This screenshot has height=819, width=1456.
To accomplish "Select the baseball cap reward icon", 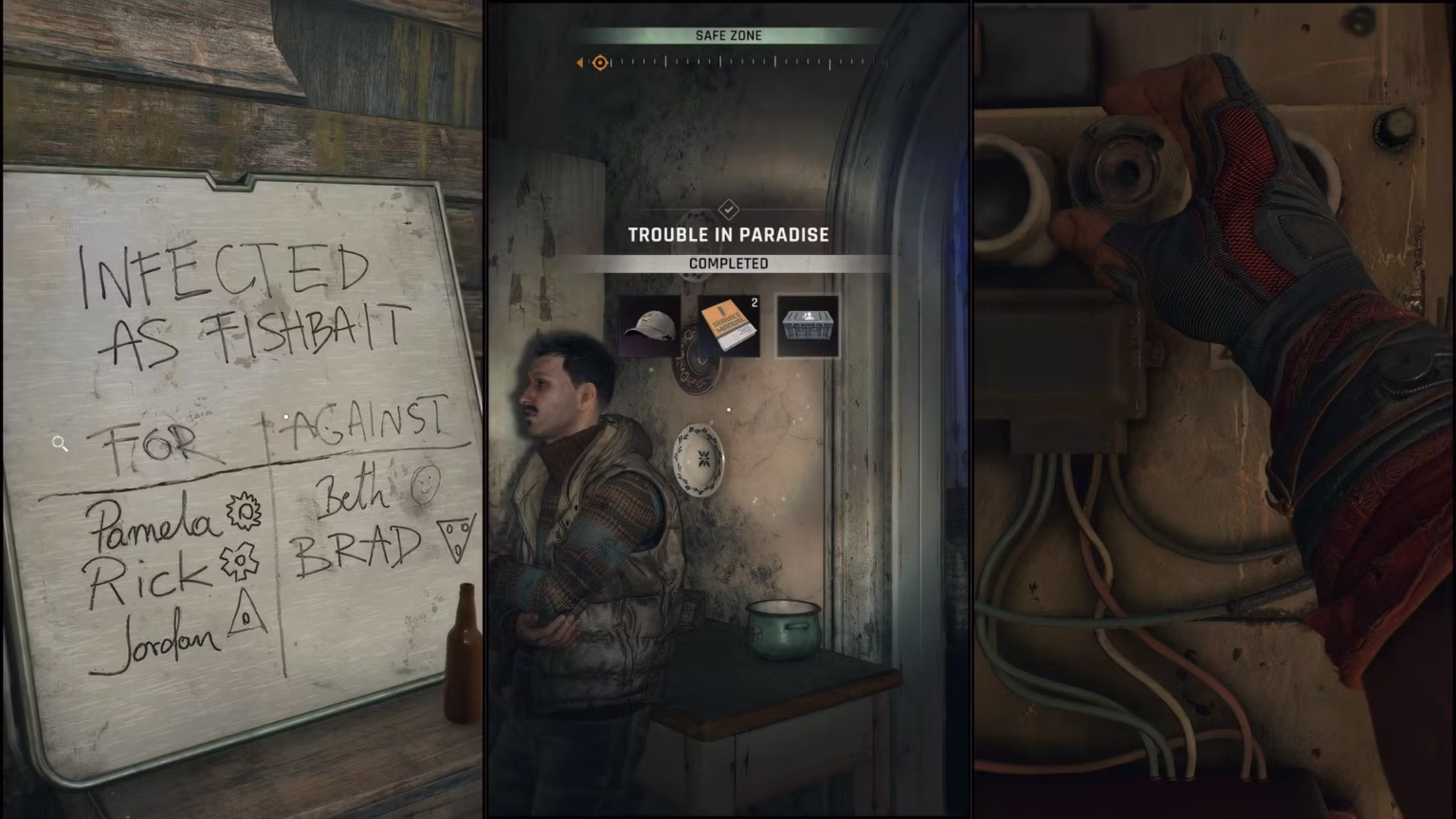I will [651, 326].
